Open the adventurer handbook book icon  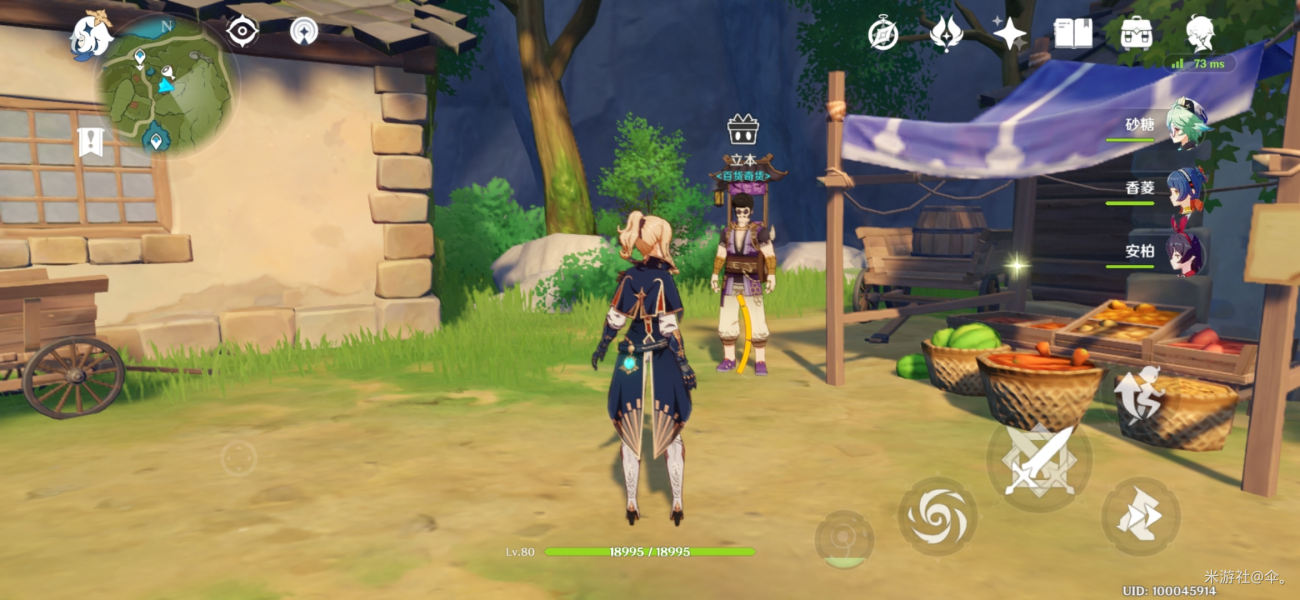point(1073,34)
